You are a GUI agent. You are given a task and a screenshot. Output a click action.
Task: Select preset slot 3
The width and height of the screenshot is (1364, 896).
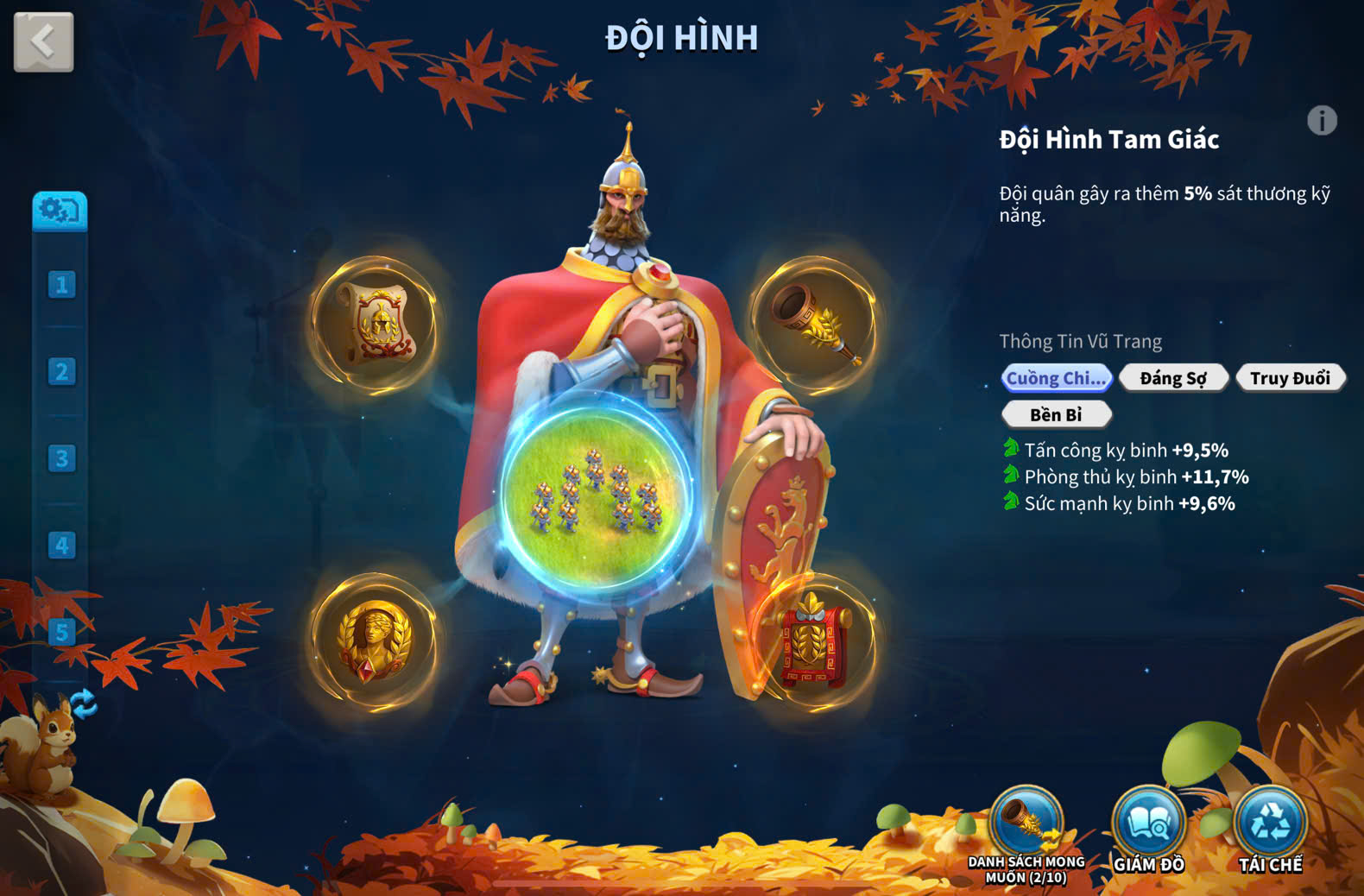click(x=61, y=458)
